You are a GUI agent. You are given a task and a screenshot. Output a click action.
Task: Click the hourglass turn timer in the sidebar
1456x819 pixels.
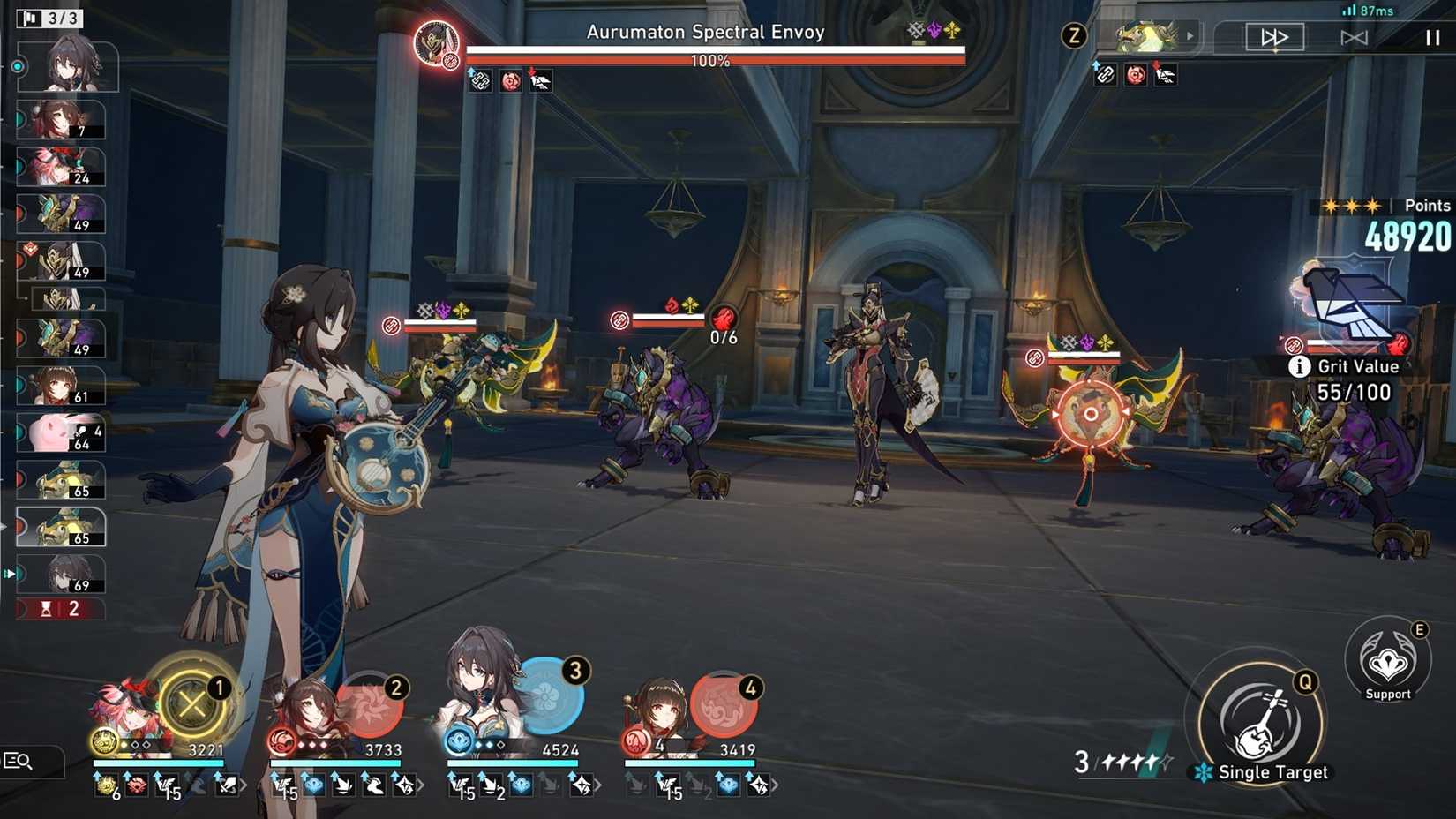(46, 608)
